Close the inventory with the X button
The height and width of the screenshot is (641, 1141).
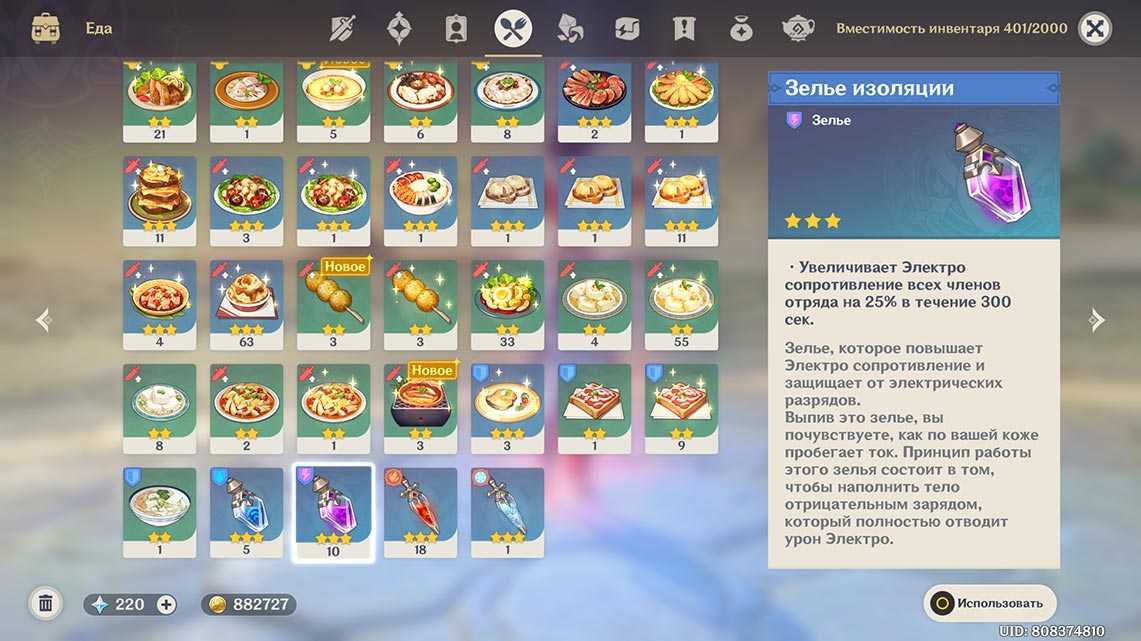1095,29
